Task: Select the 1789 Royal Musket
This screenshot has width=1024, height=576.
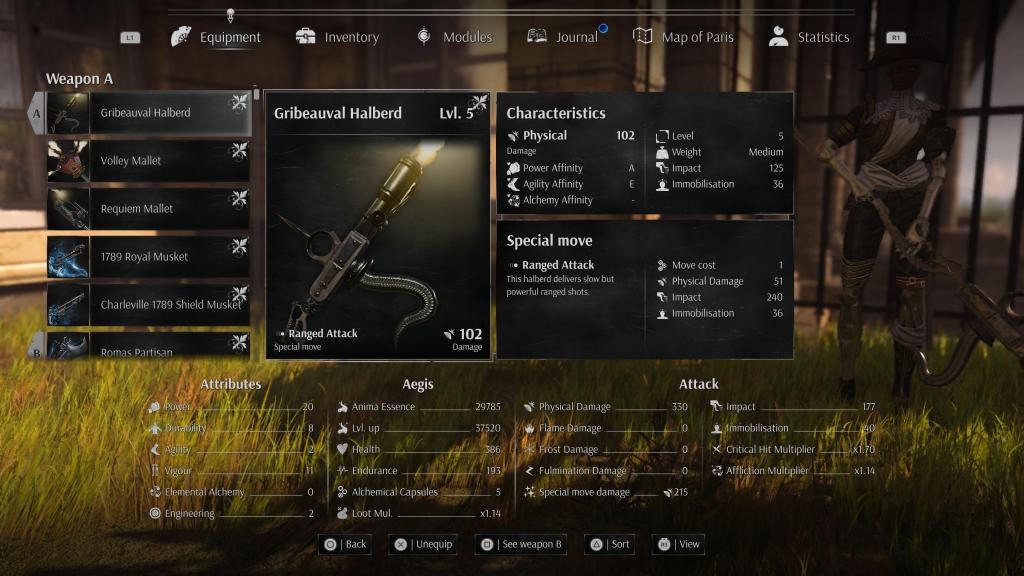Action: (148, 257)
